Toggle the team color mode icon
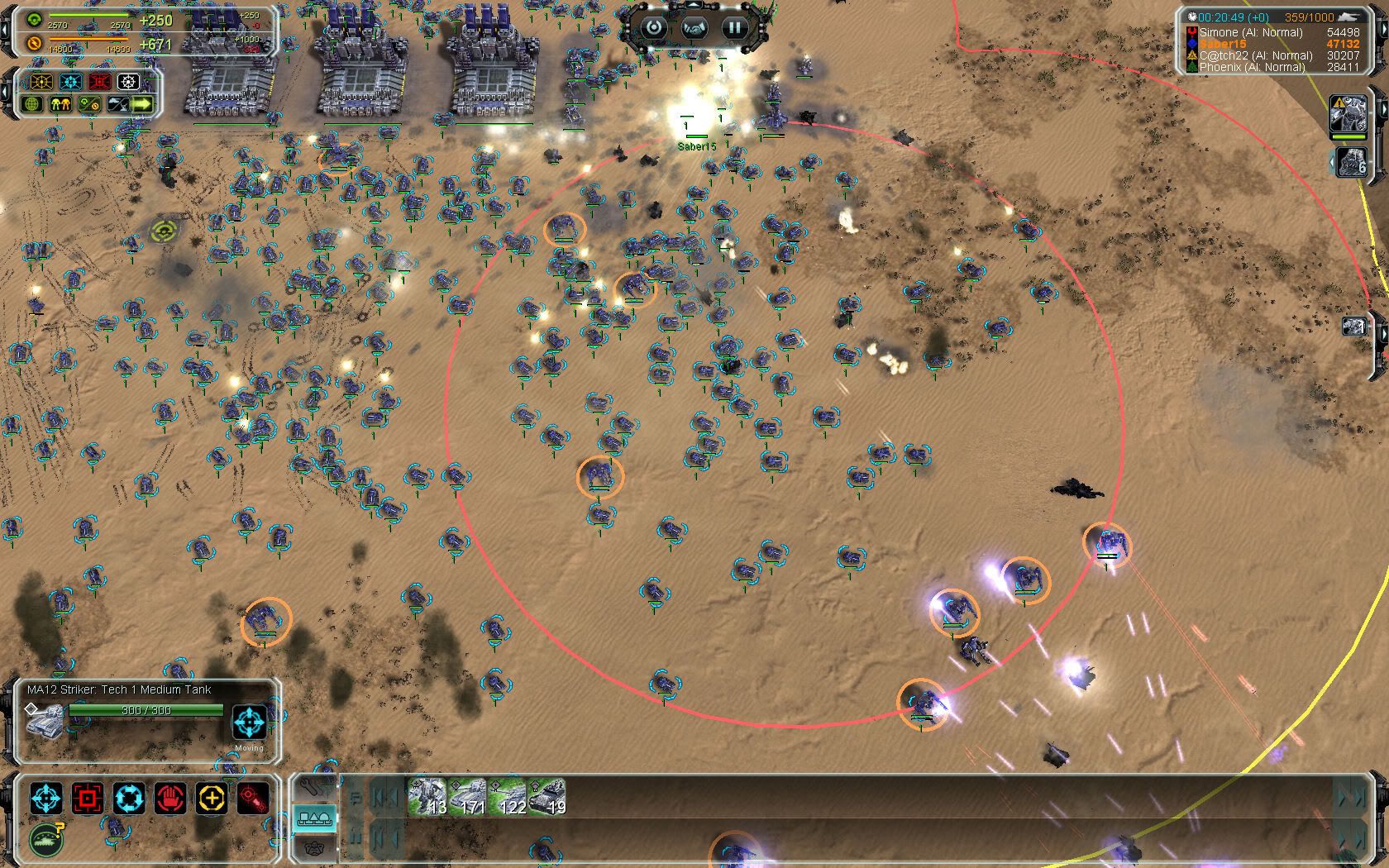The width and height of the screenshot is (1389, 868). pyautogui.click(x=60, y=105)
